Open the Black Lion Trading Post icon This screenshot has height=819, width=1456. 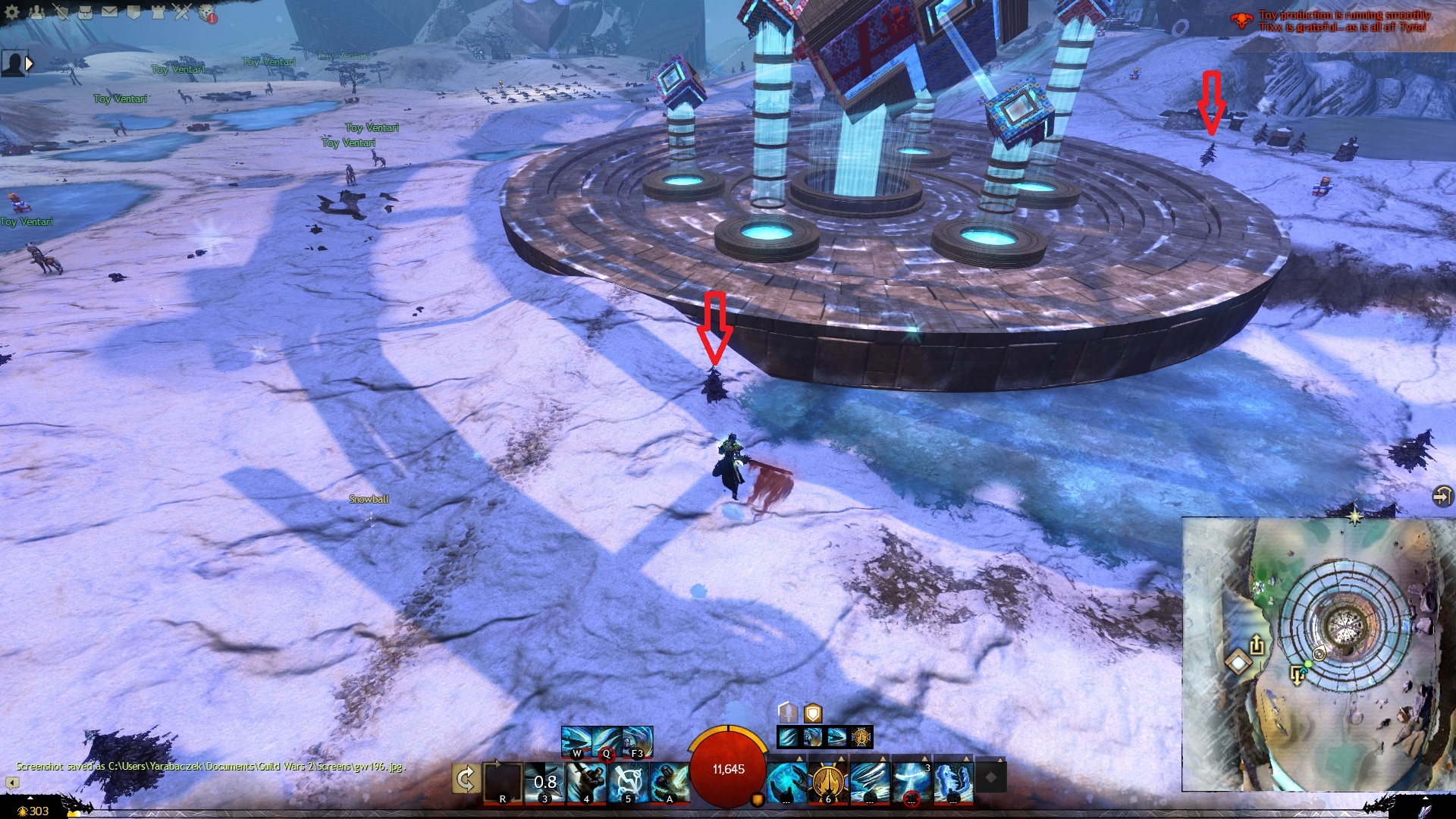[207, 13]
